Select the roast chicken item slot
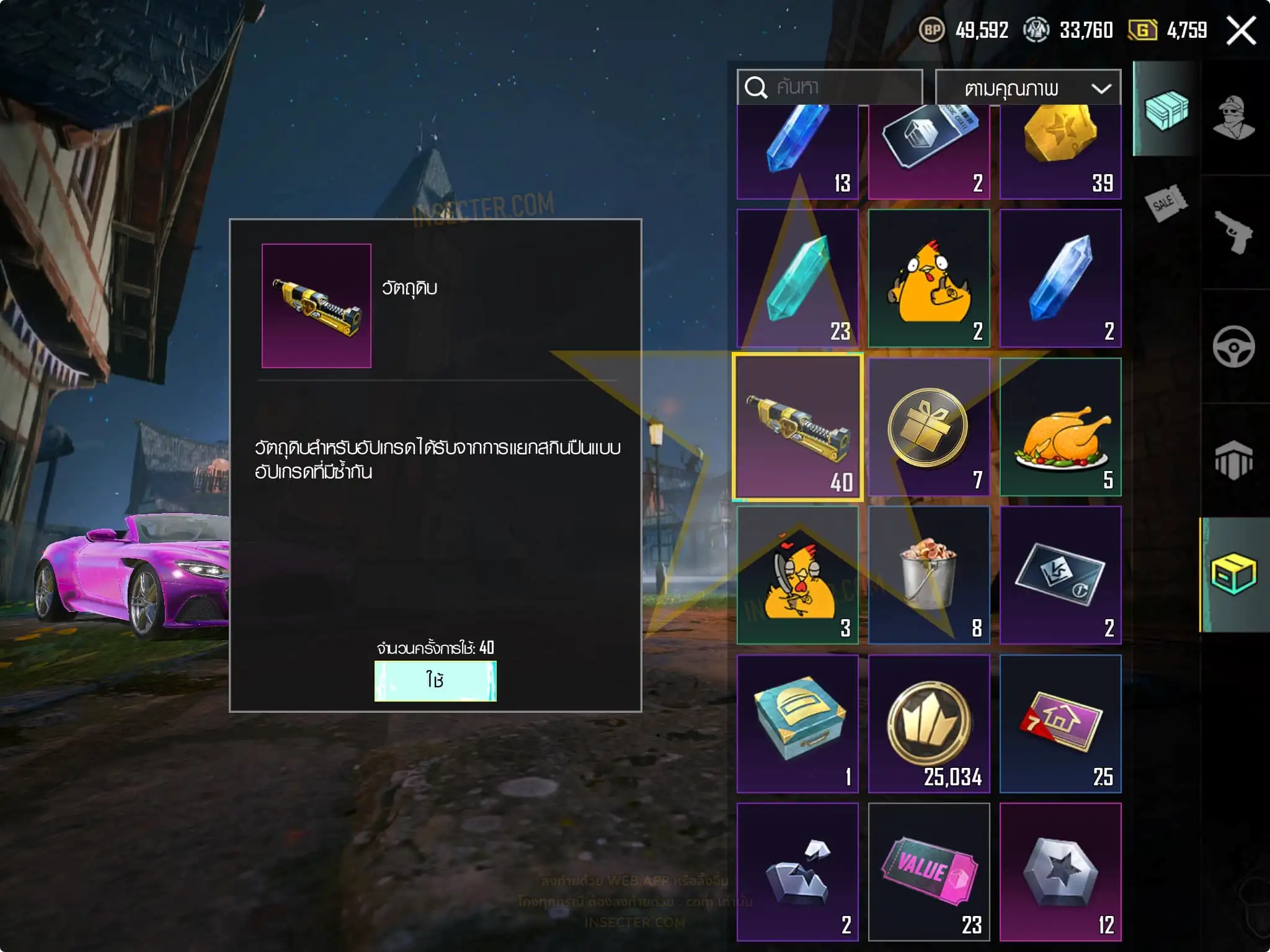The height and width of the screenshot is (952, 1270). point(1060,426)
